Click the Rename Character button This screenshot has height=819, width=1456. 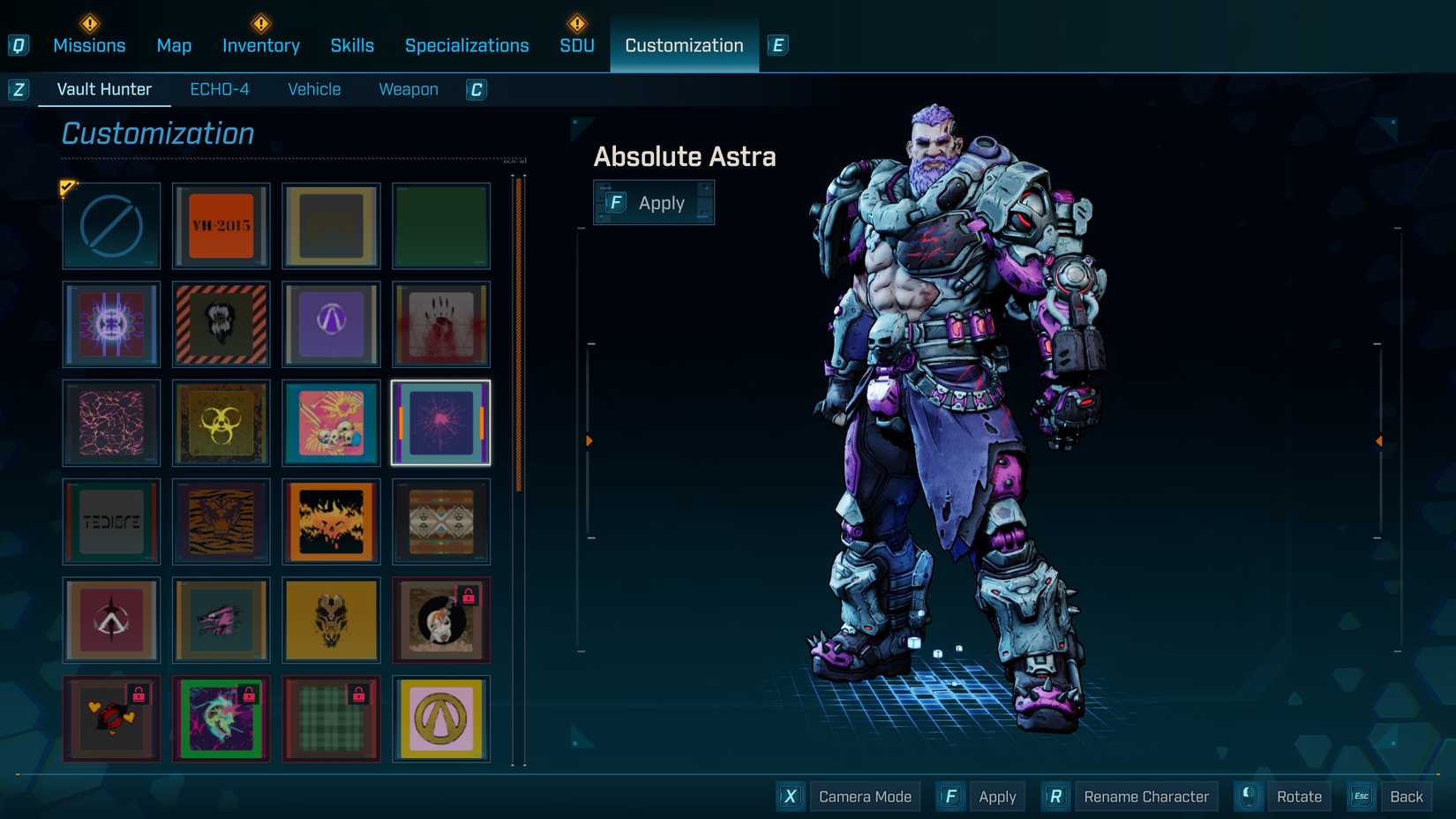1145,796
